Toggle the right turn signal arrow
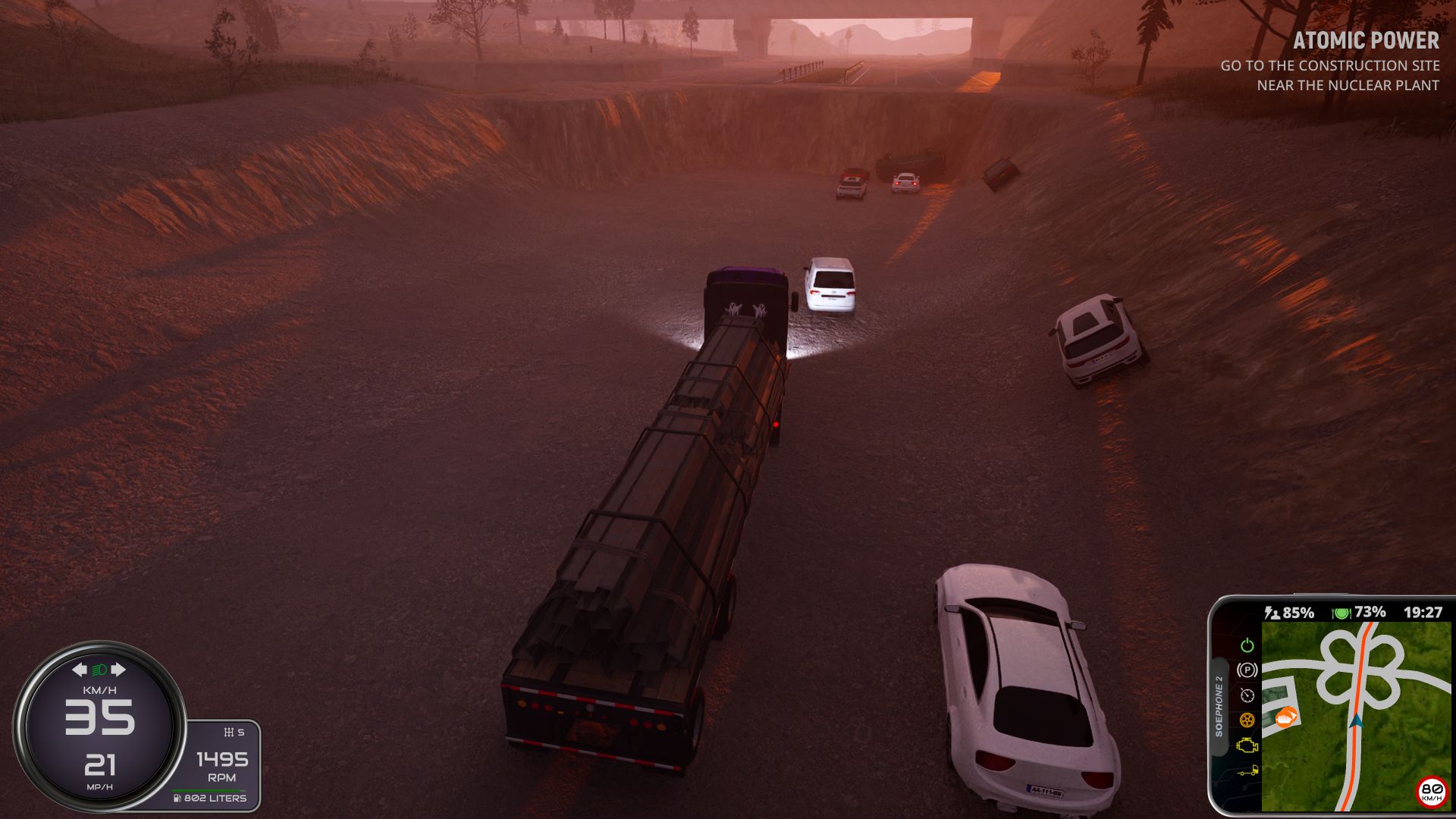 click(118, 670)
